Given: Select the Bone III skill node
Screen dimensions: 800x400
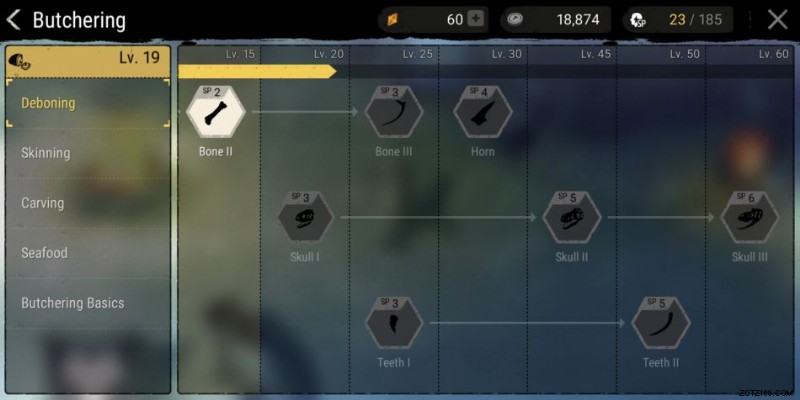Looking at the screenshot, I should tap(393, 112).
